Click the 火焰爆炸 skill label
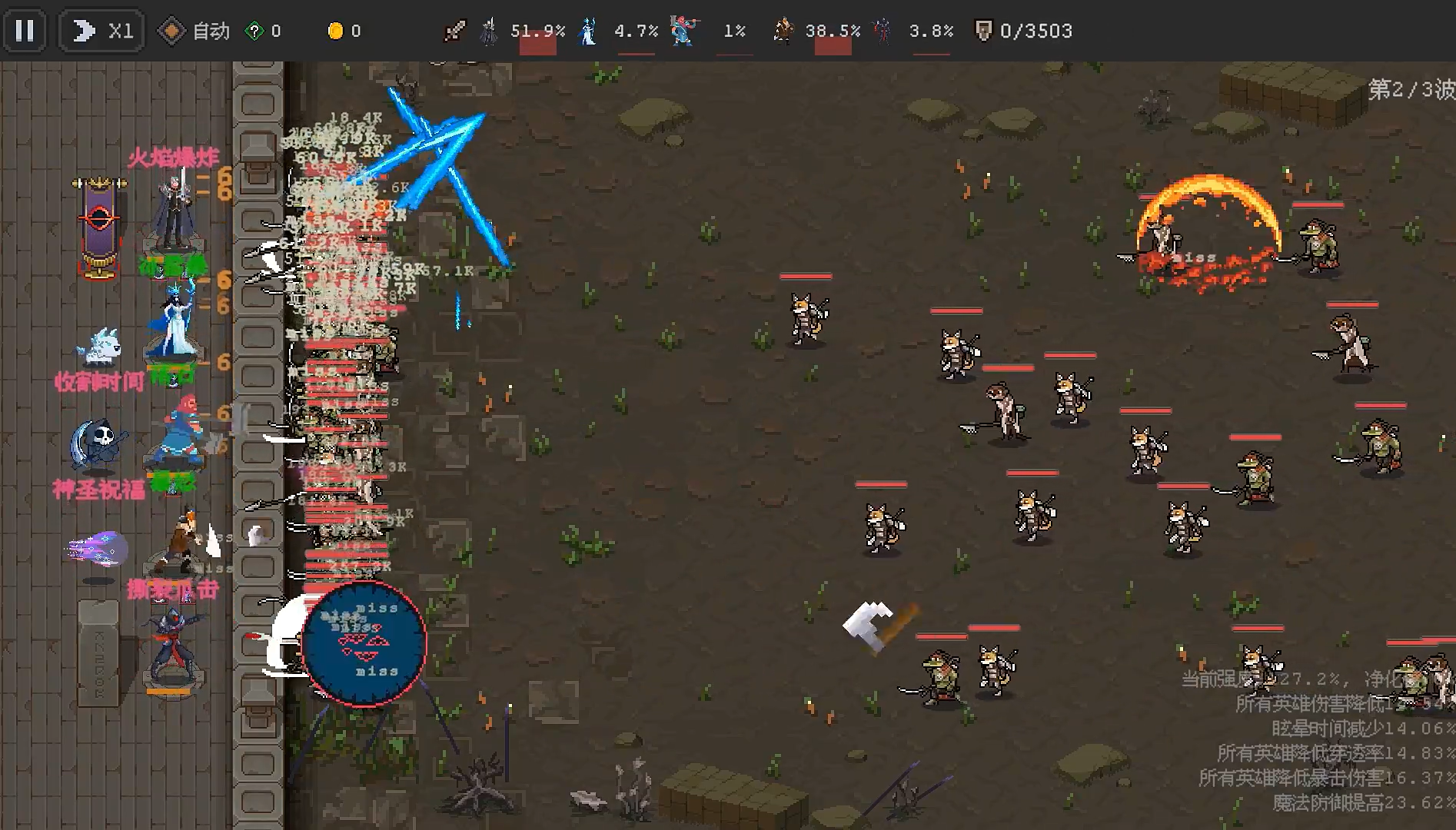 pos(173,156)
